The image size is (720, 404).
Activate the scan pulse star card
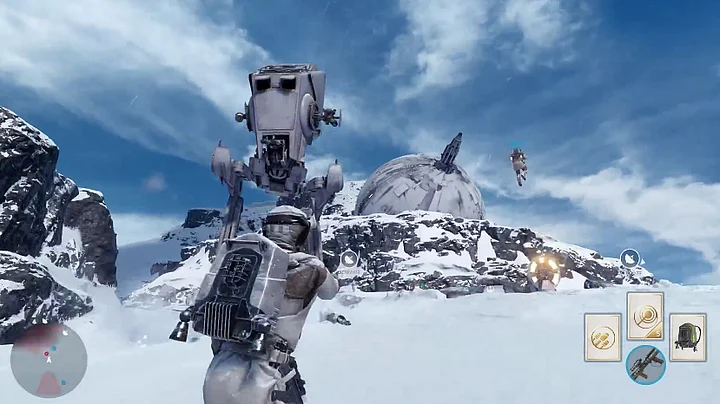[645, 316]
